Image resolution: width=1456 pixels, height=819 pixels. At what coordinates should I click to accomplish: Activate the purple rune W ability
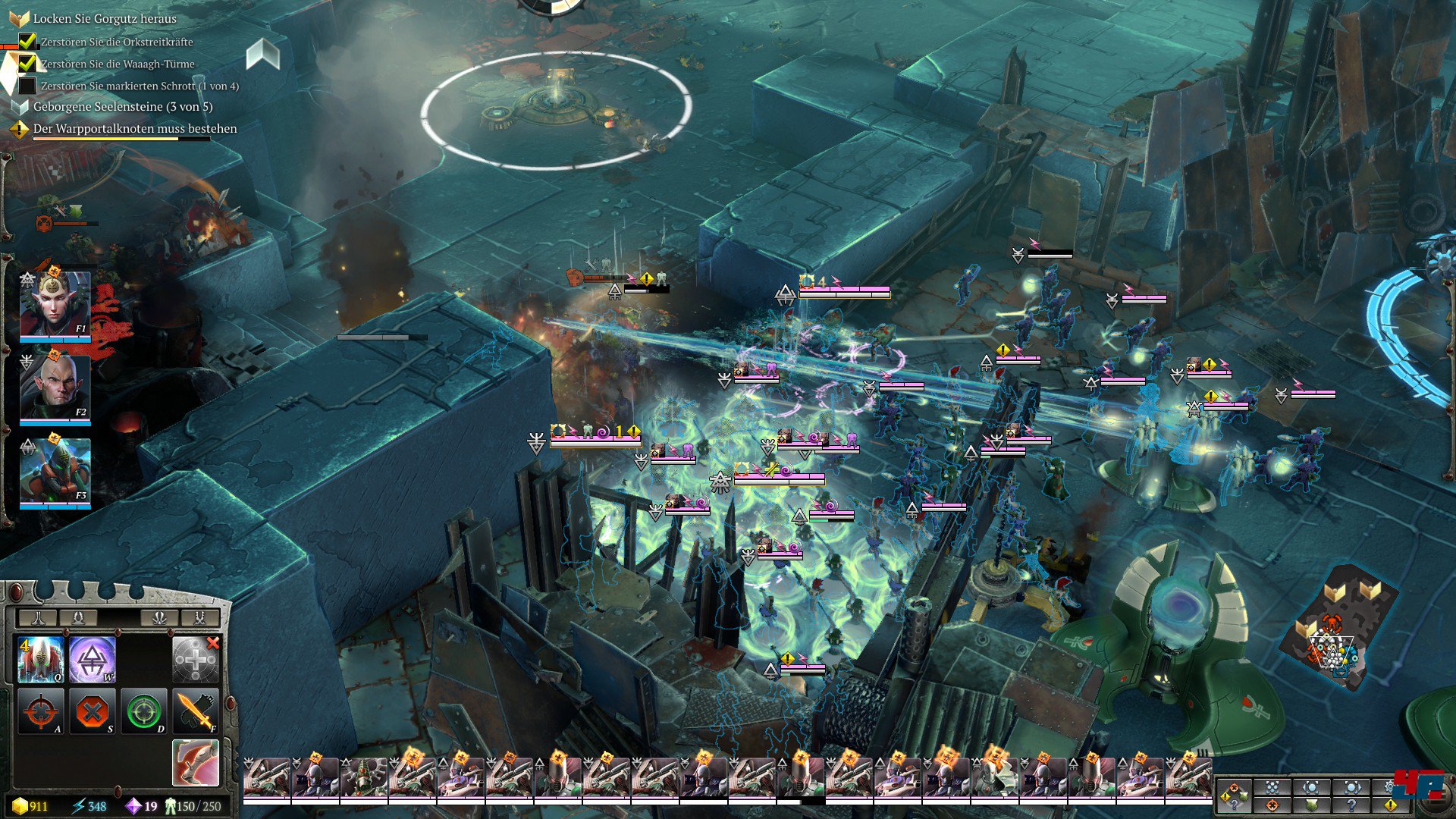pos(93,659)
